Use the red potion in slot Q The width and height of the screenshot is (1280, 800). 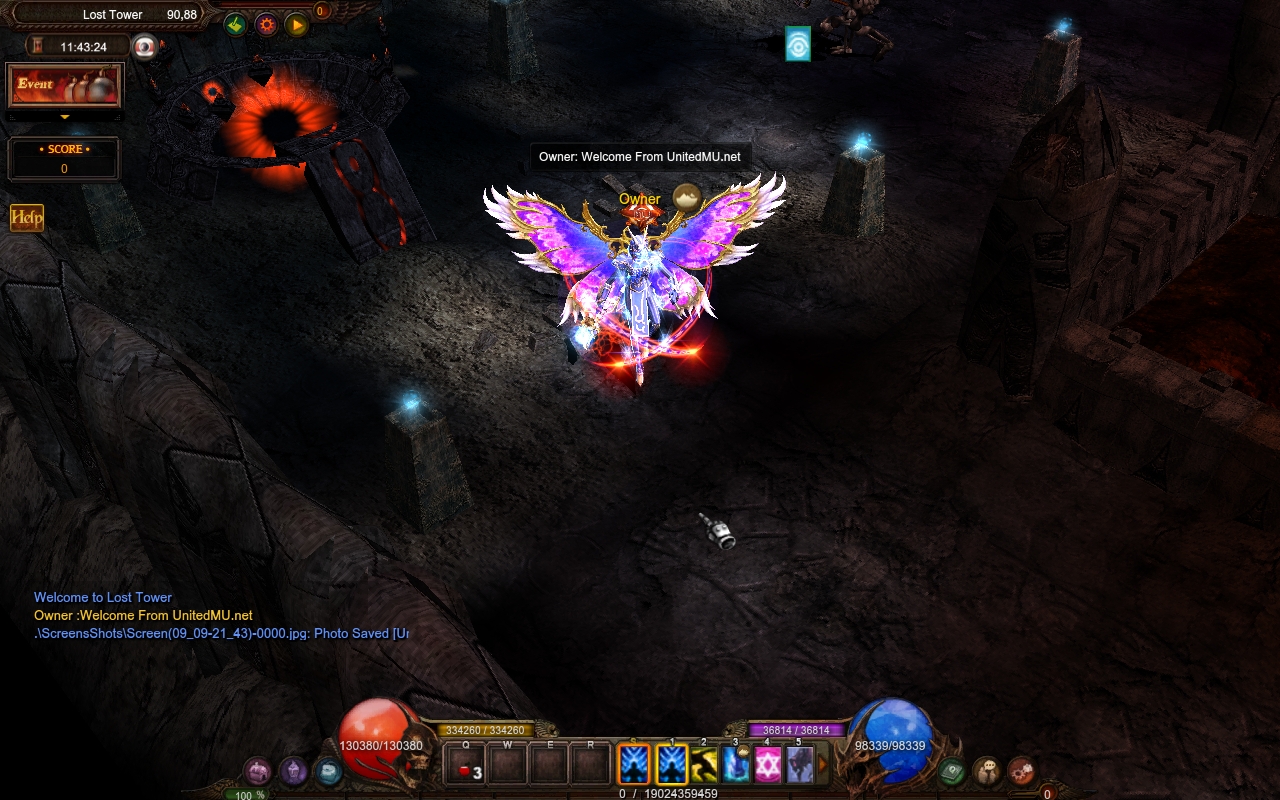point(466,767)
